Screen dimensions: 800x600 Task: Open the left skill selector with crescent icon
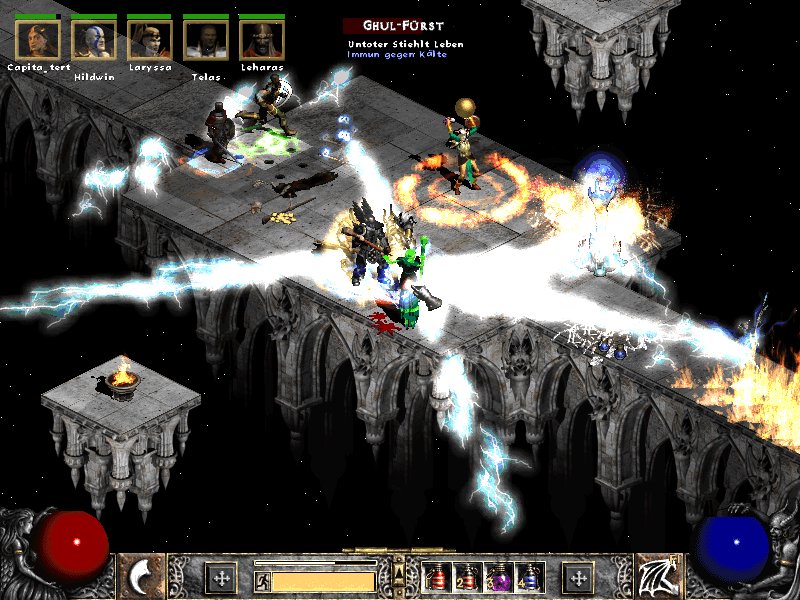click(142, 576)
